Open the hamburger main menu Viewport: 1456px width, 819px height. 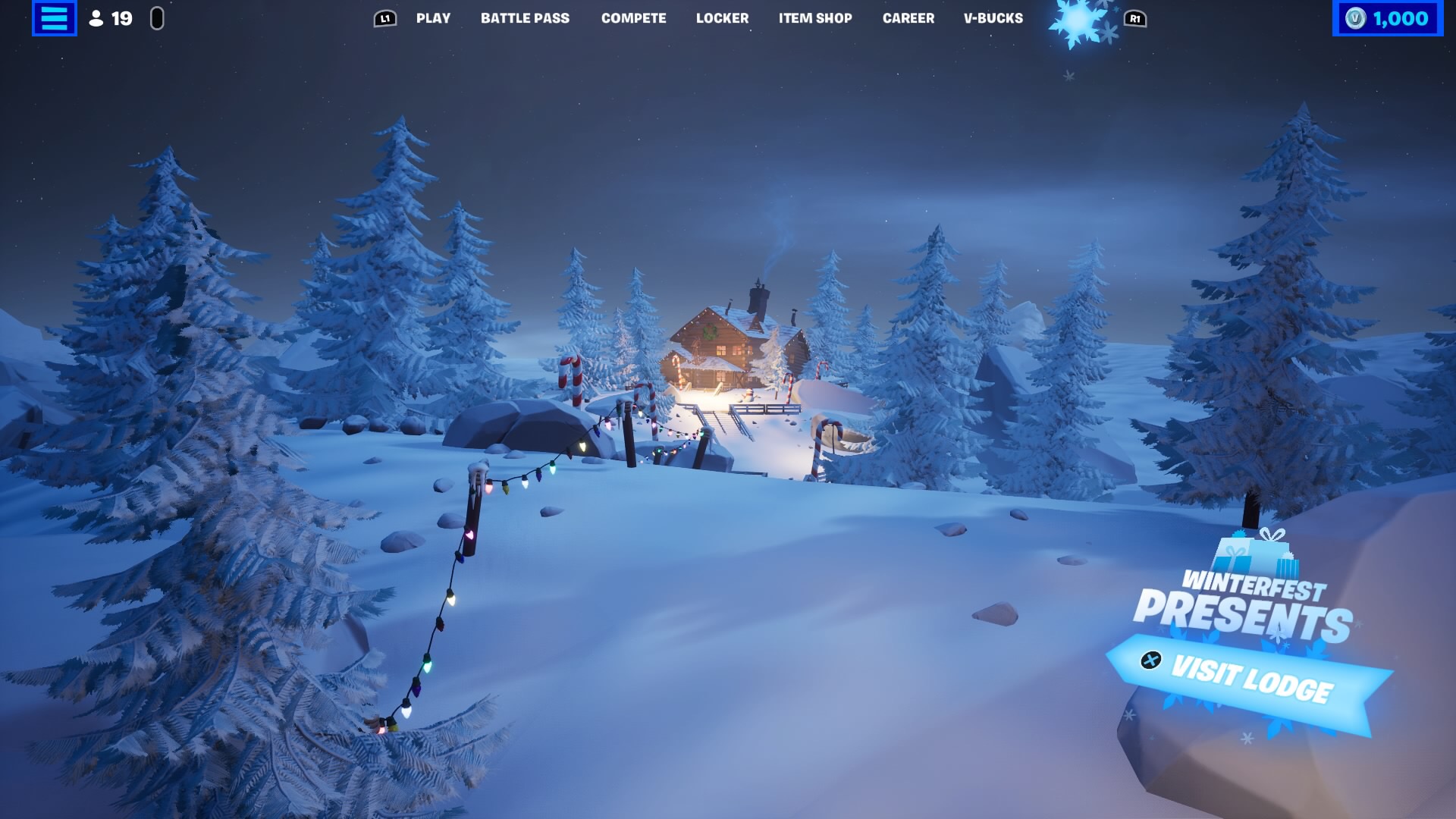pyautogui.click(x=54, y=18)
